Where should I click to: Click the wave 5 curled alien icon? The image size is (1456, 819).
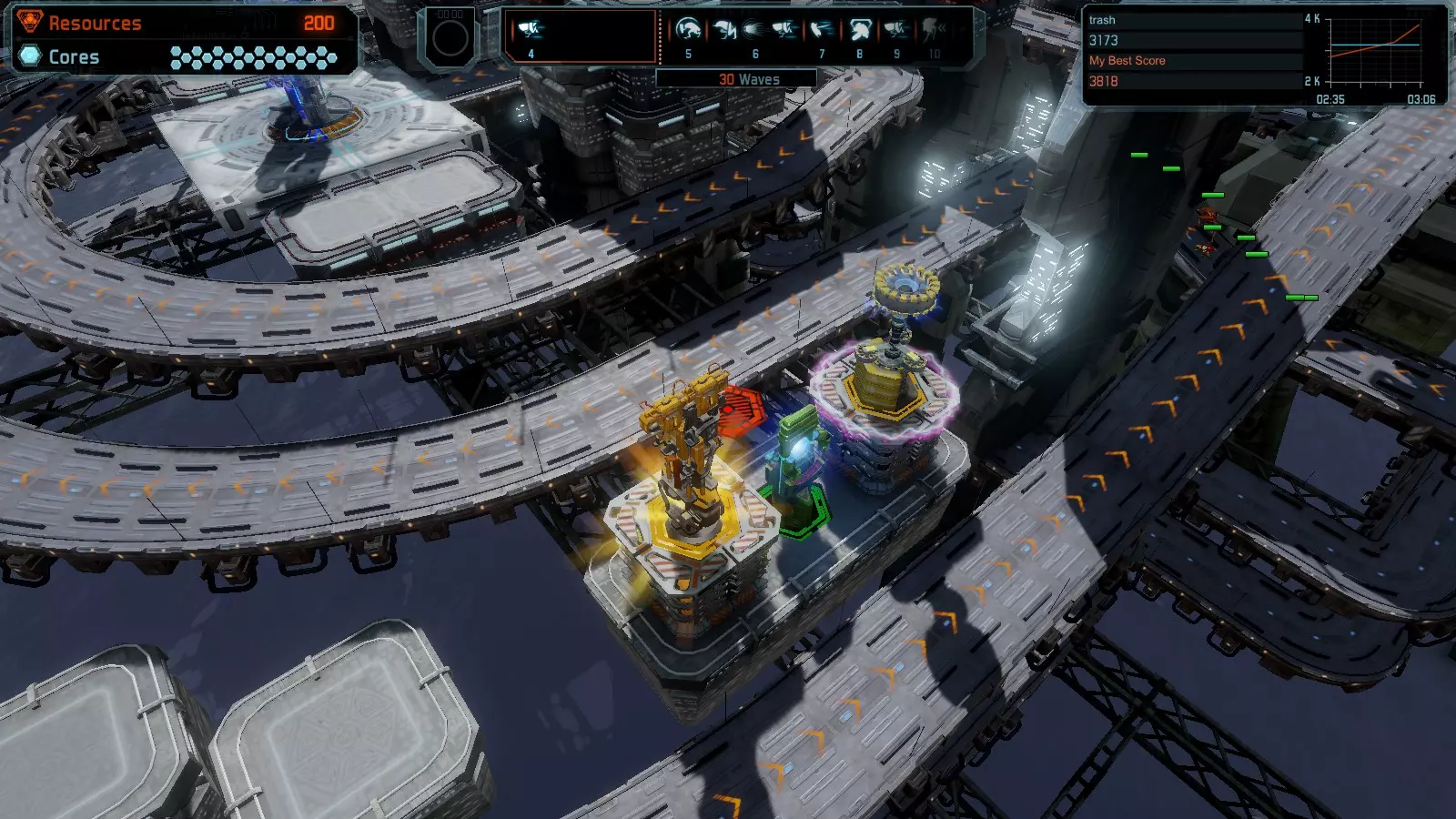point(688,31)
